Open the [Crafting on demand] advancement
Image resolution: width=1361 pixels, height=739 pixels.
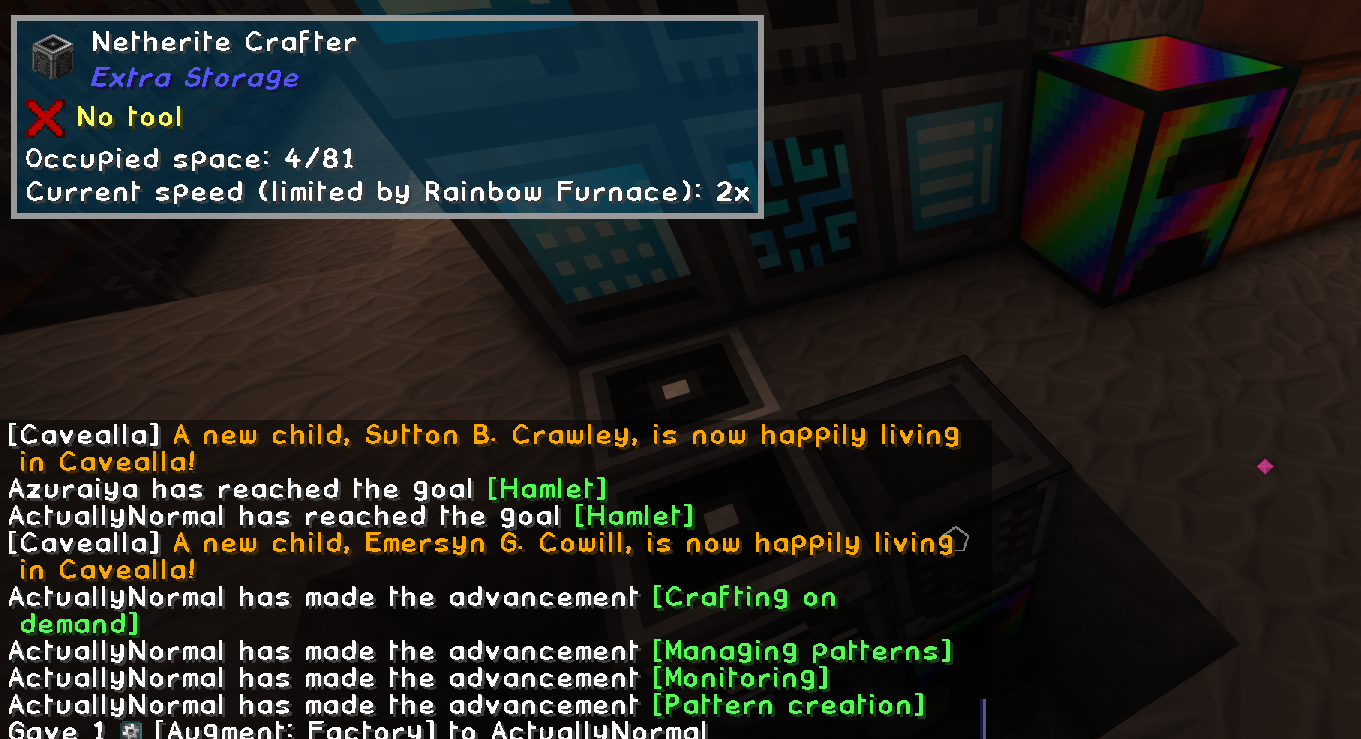745,597
